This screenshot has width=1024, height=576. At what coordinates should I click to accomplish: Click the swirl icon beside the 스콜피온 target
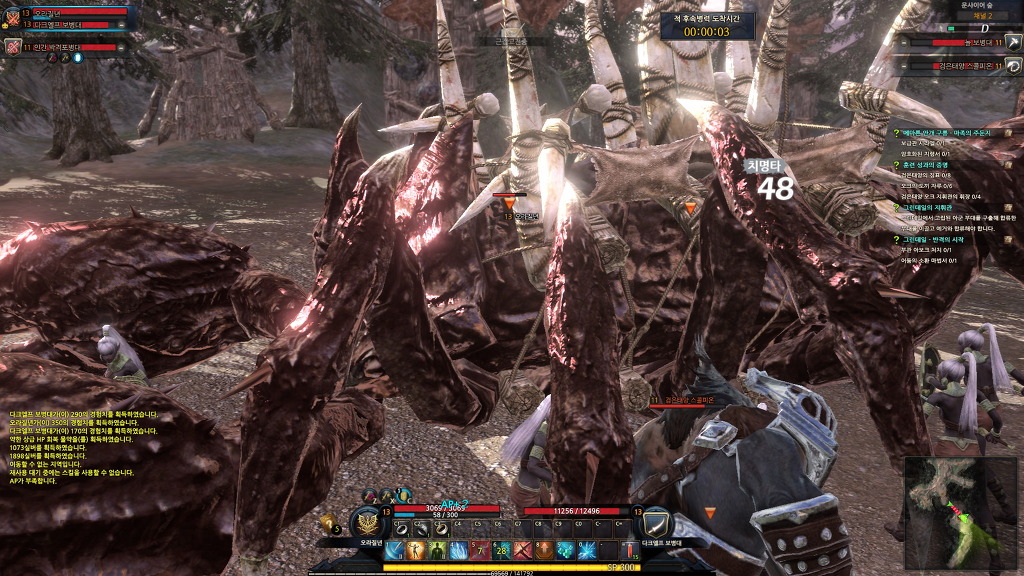pos(1013,66)
